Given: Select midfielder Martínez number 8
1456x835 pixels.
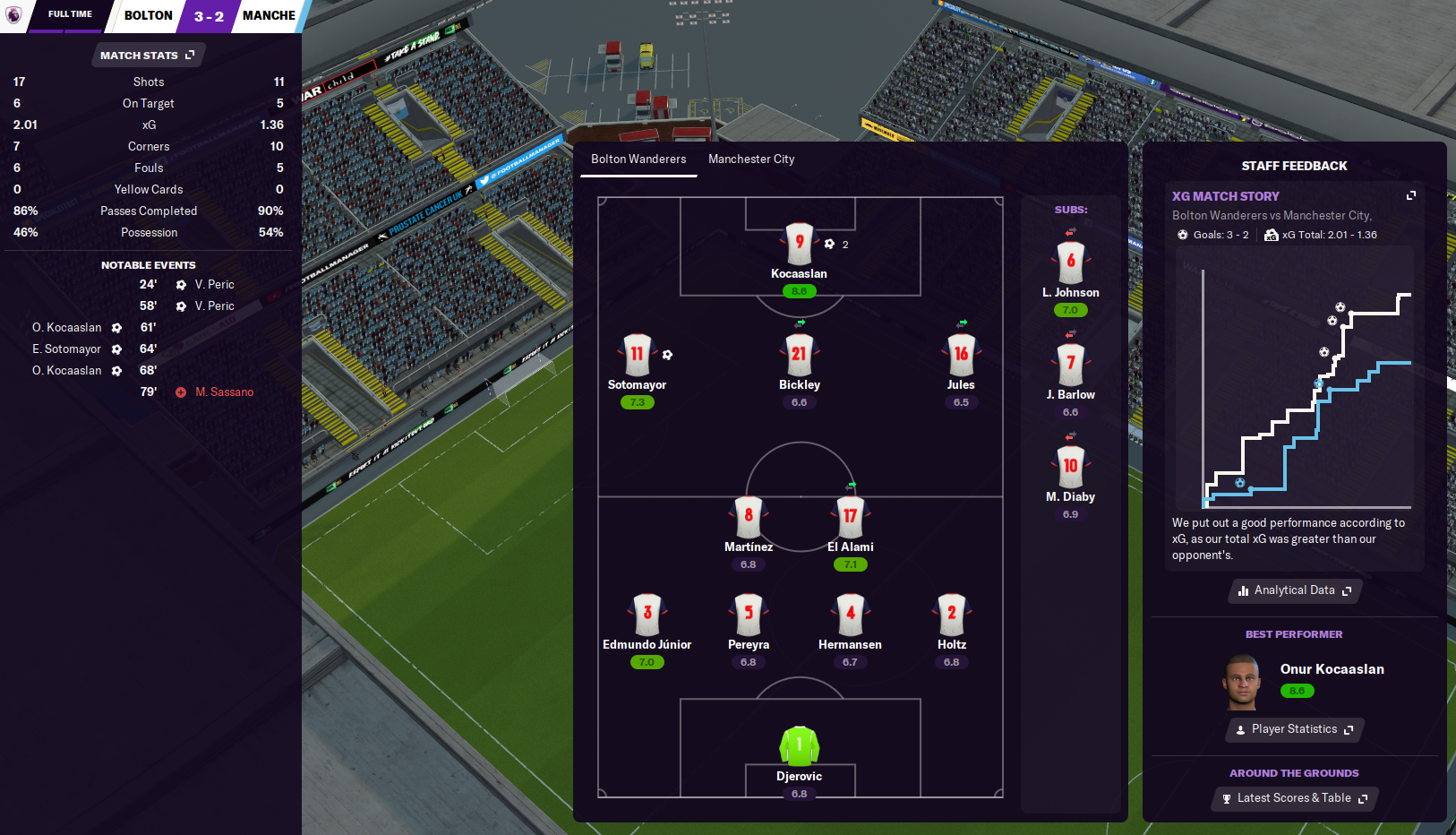Looking at the screenshot, I should point(749,517).
